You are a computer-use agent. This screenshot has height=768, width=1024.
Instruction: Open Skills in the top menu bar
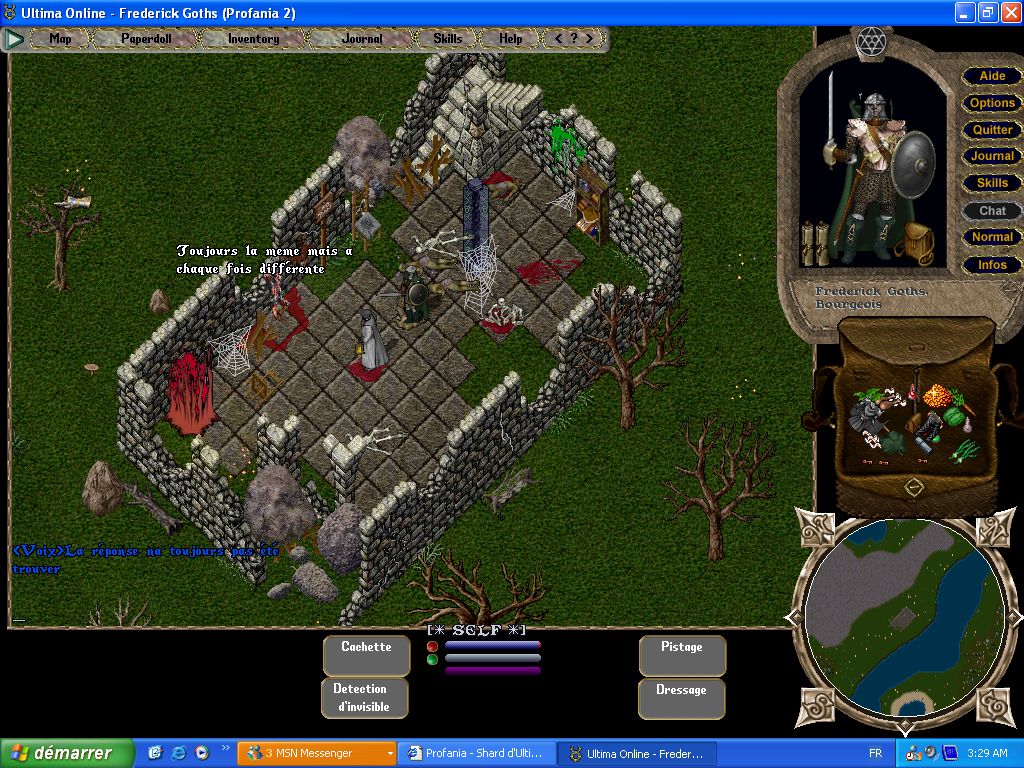click(448, 39)
